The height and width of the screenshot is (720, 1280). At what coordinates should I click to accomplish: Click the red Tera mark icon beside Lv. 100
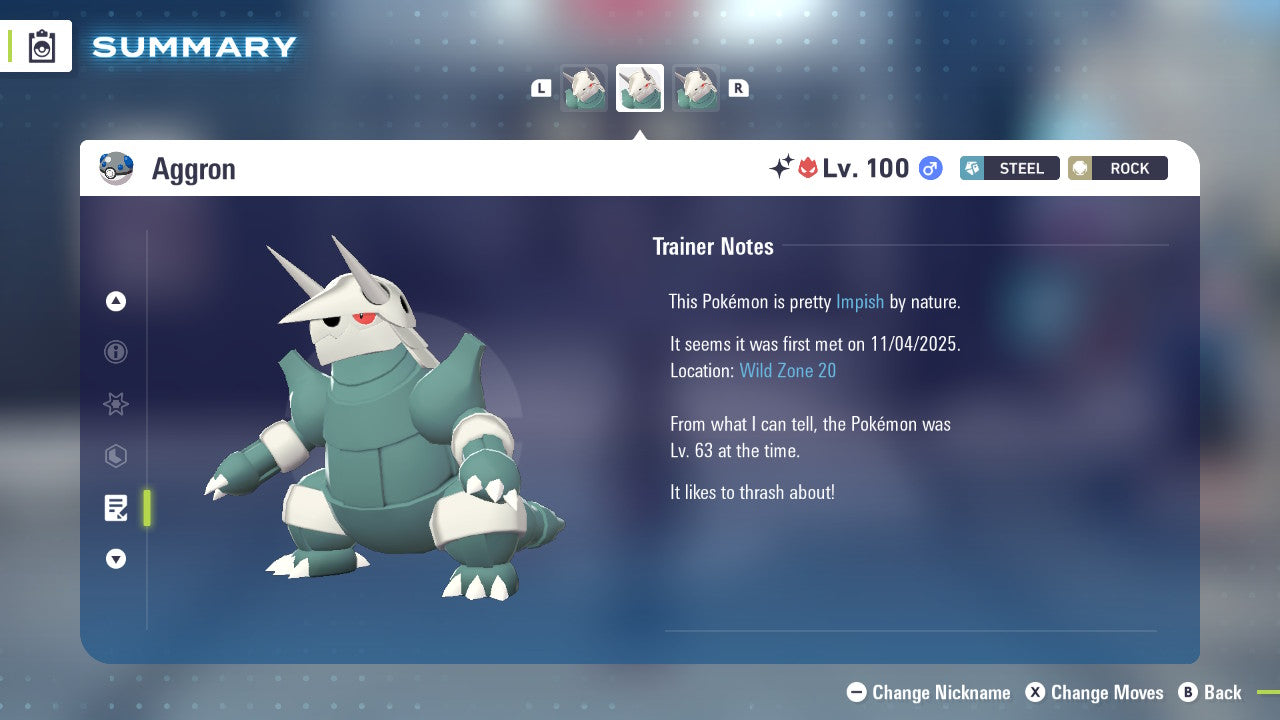tap(808, 167)
